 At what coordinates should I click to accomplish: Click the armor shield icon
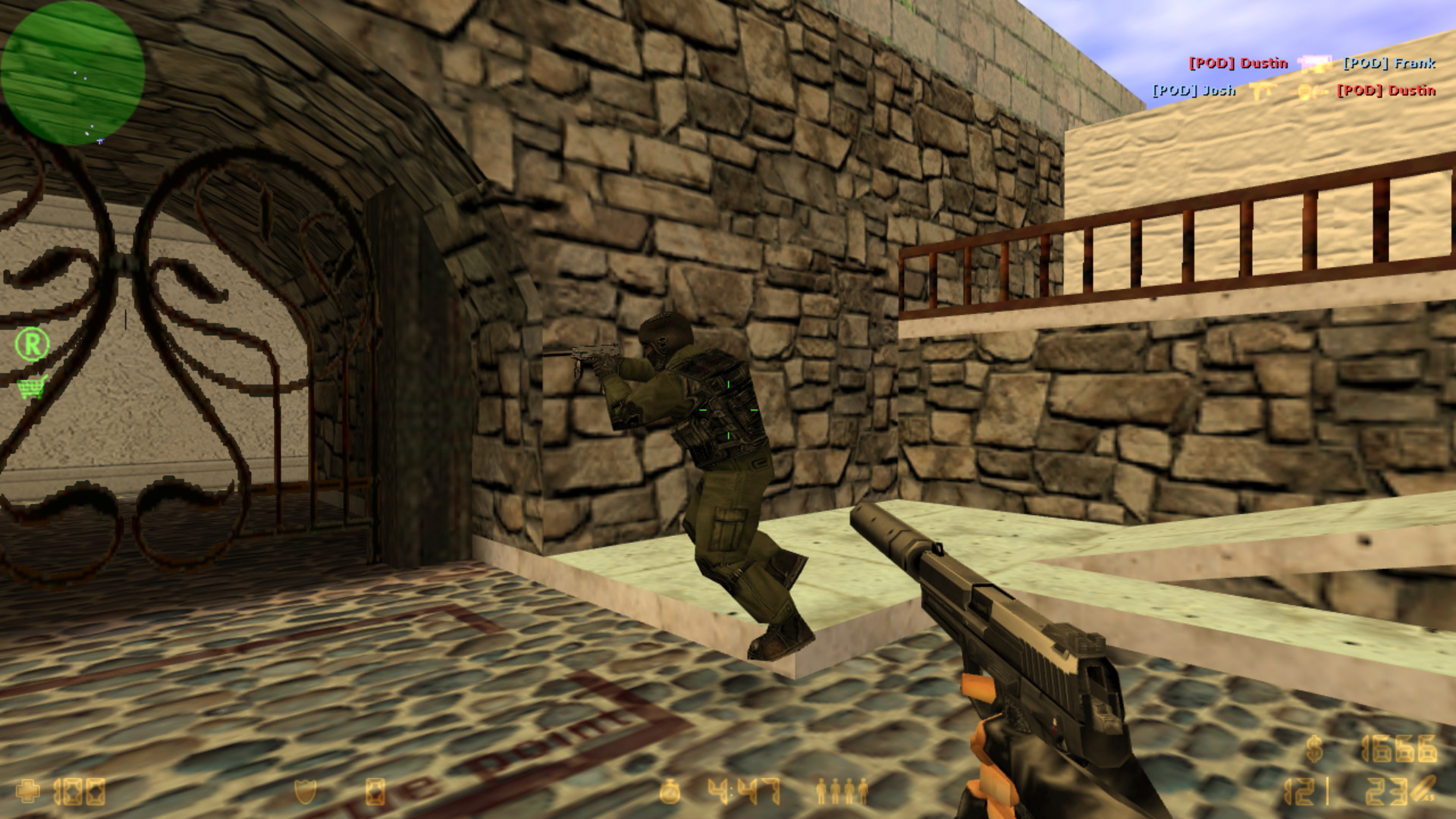(303, 790)
